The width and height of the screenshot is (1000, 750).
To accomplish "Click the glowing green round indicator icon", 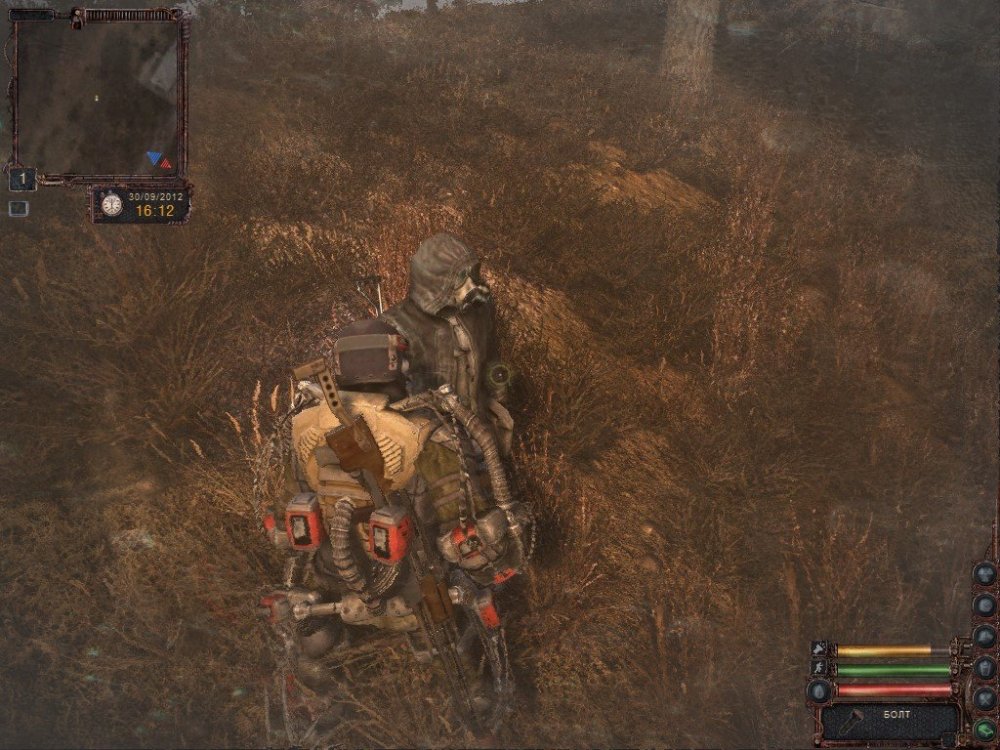I will pos(985,729).
